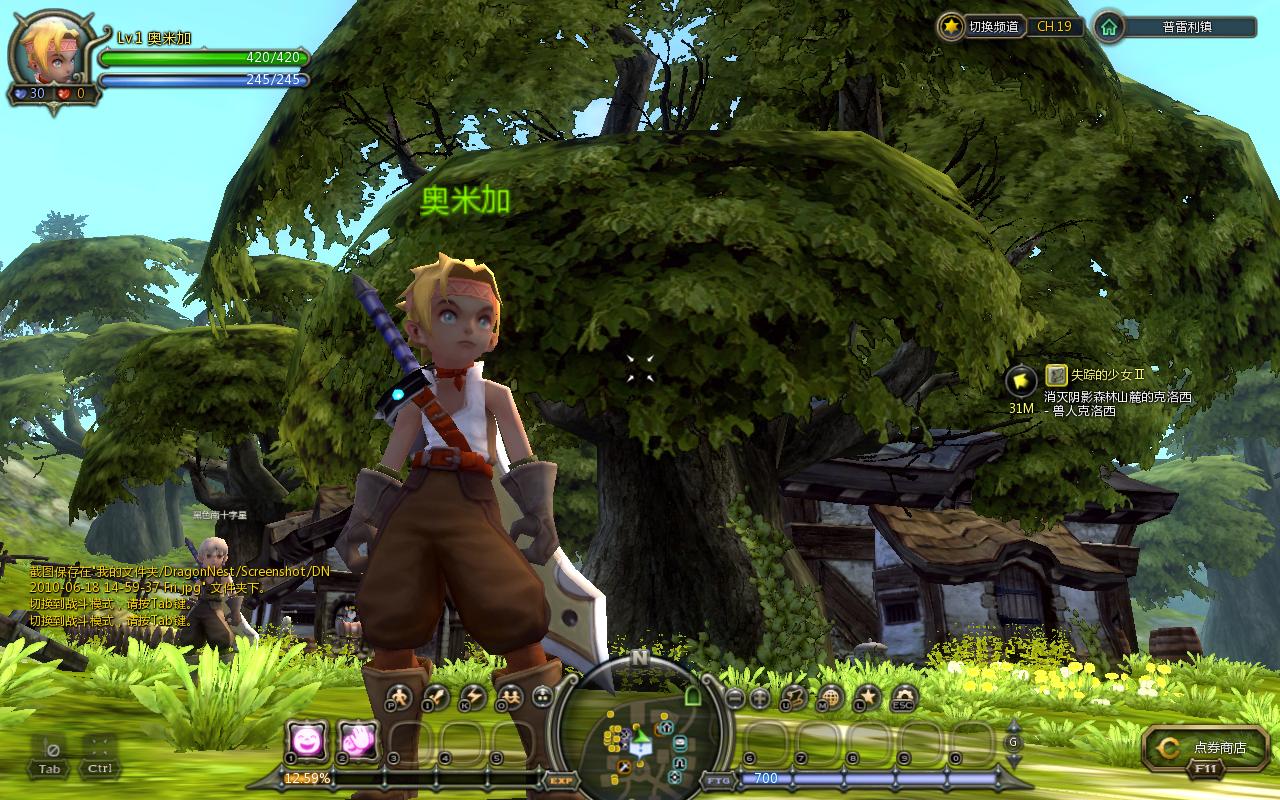Click the 切换频道 channel switch button

click(x=982, y=27)
